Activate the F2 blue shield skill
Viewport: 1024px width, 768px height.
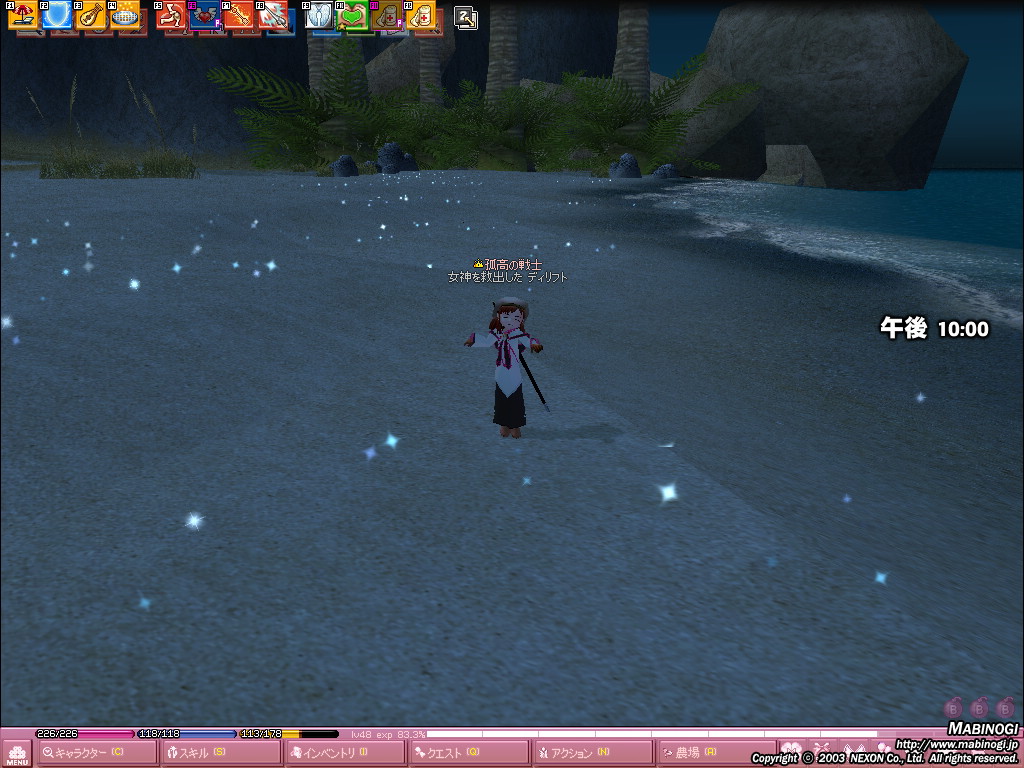[x=56, y=15]
